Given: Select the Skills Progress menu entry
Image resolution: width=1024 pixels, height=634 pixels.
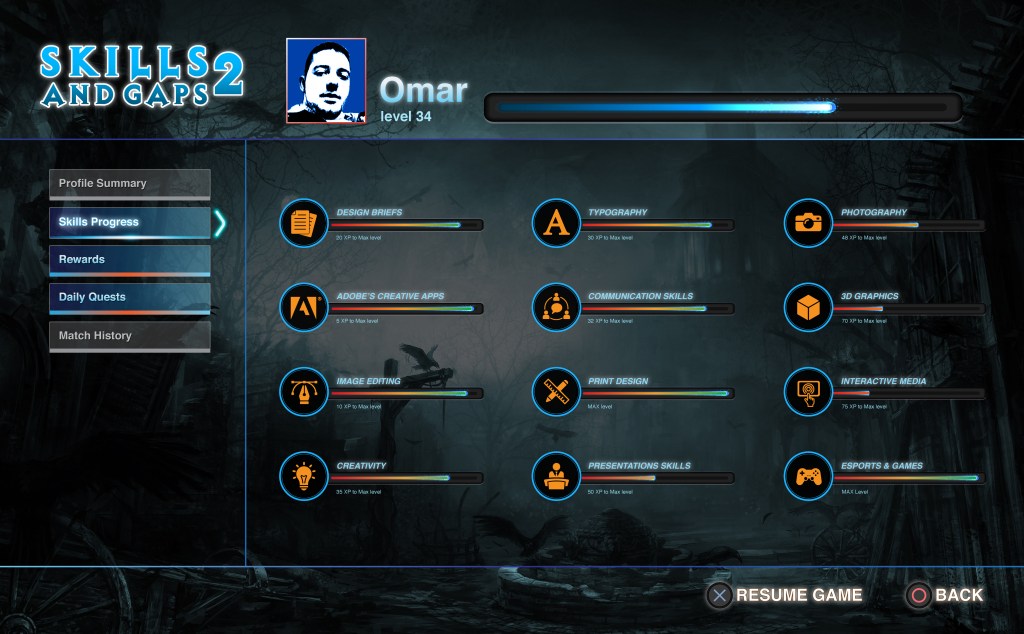Looking at the screenshot, I should [129, 222].
